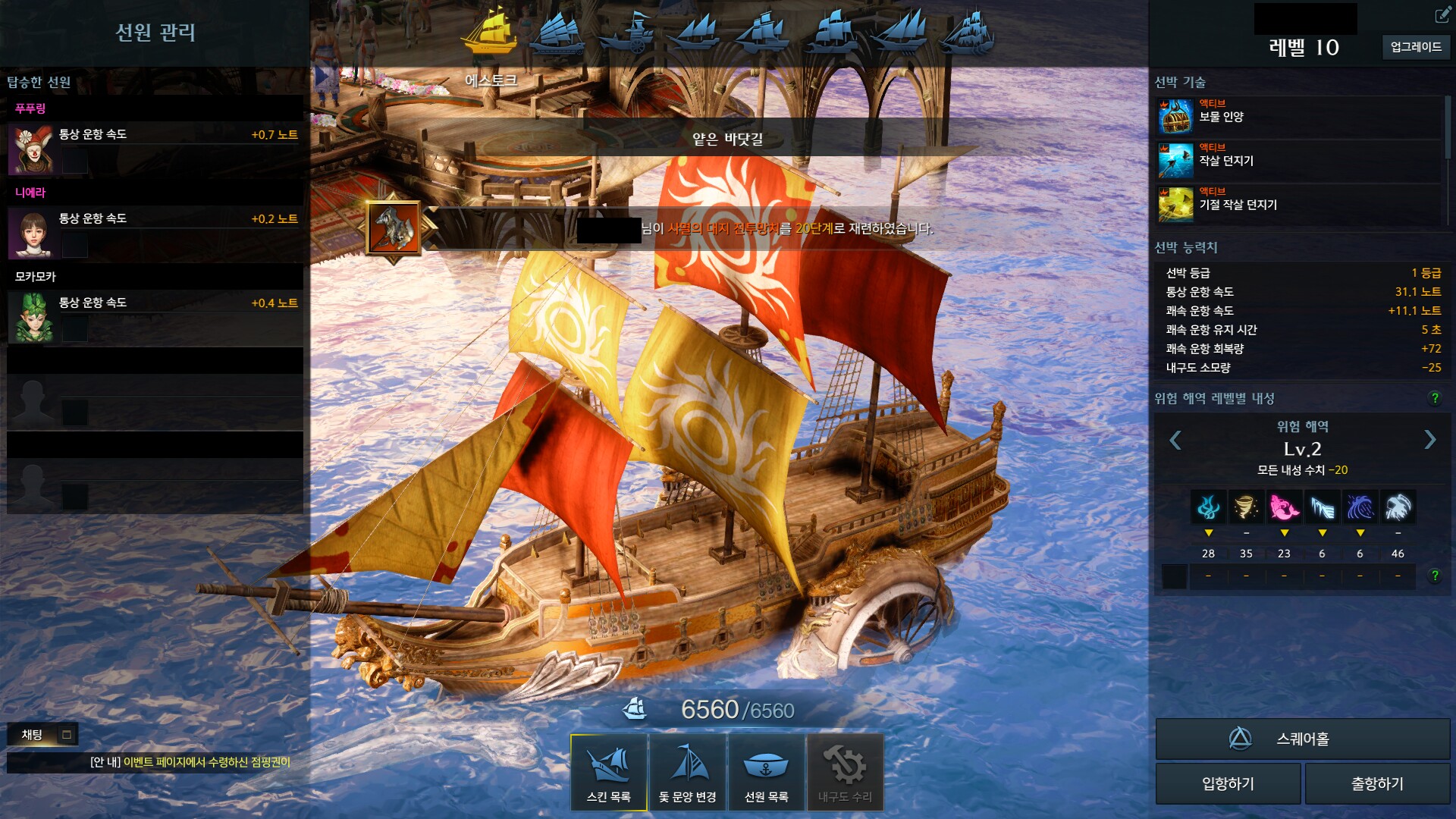Screen dimensions: 1456x819
Task: Open the 스킨 목록 skin list
Action: 608,772
